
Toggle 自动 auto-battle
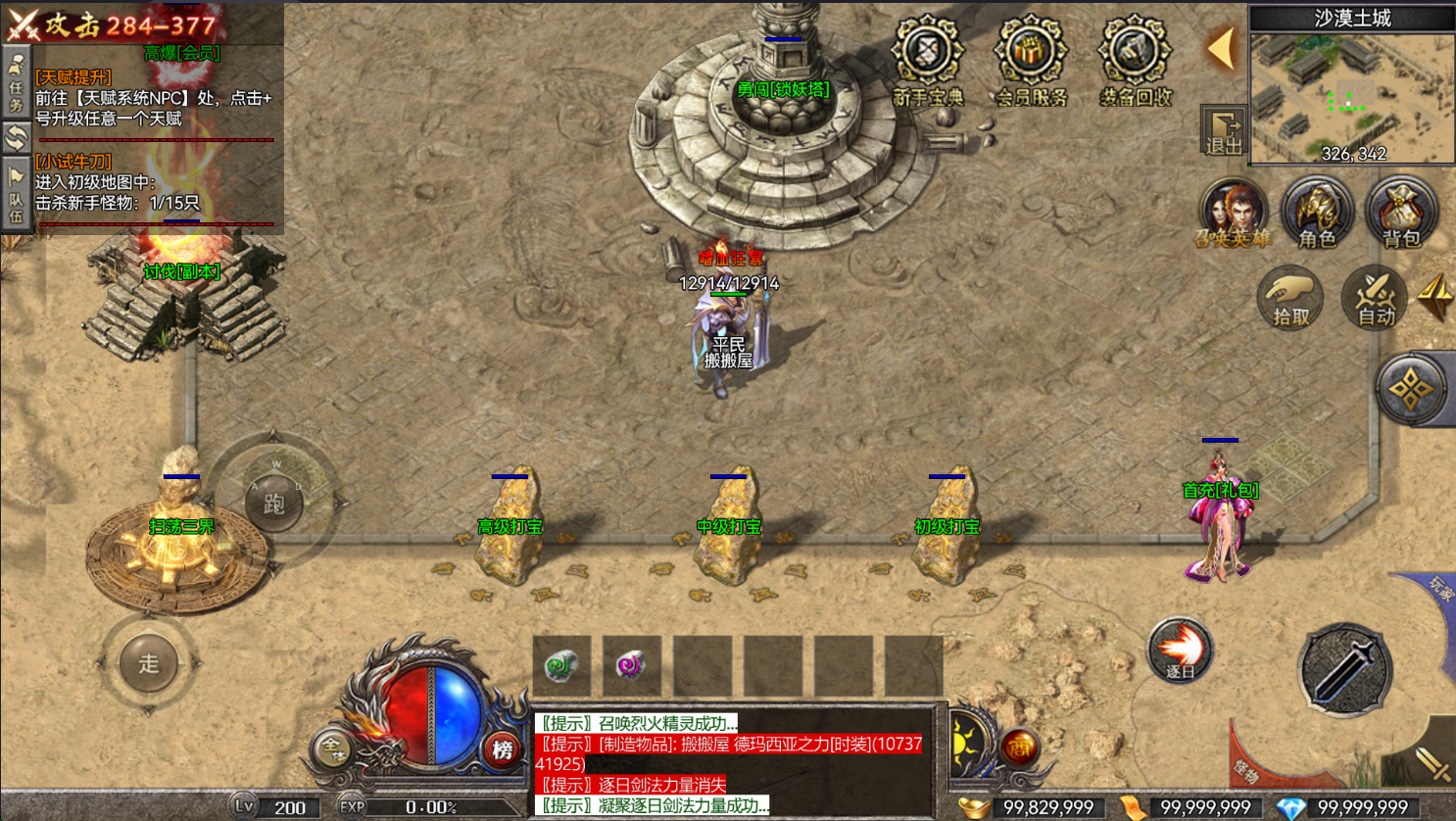pos(1374,298)
